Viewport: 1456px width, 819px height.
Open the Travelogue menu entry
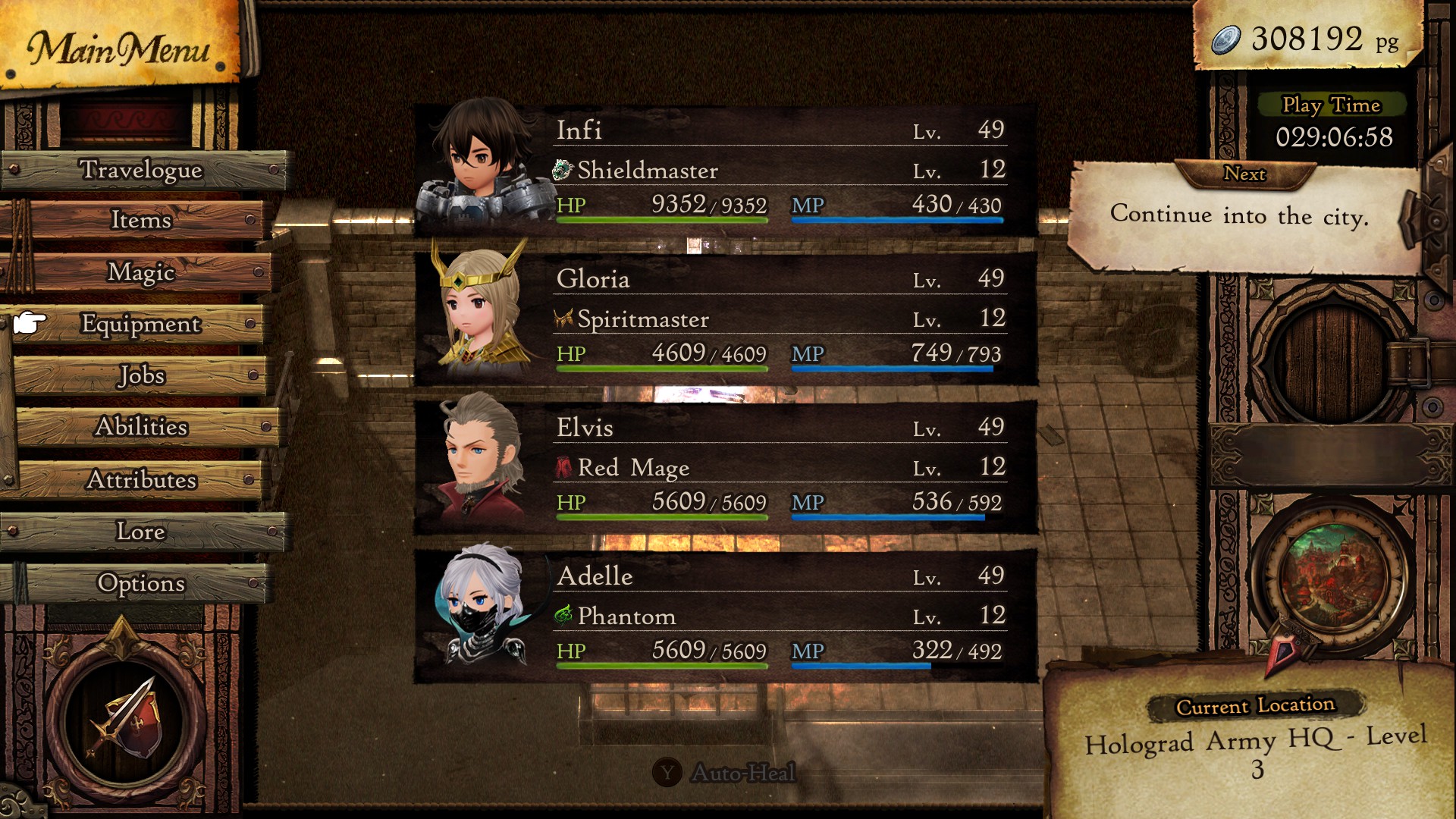click(x=142, y=170)
